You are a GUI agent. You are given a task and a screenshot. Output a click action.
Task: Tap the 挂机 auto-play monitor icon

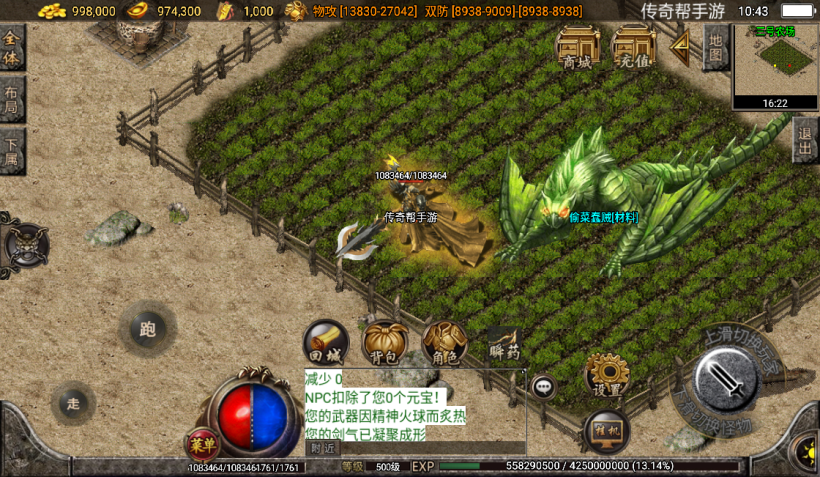point(607,430)
